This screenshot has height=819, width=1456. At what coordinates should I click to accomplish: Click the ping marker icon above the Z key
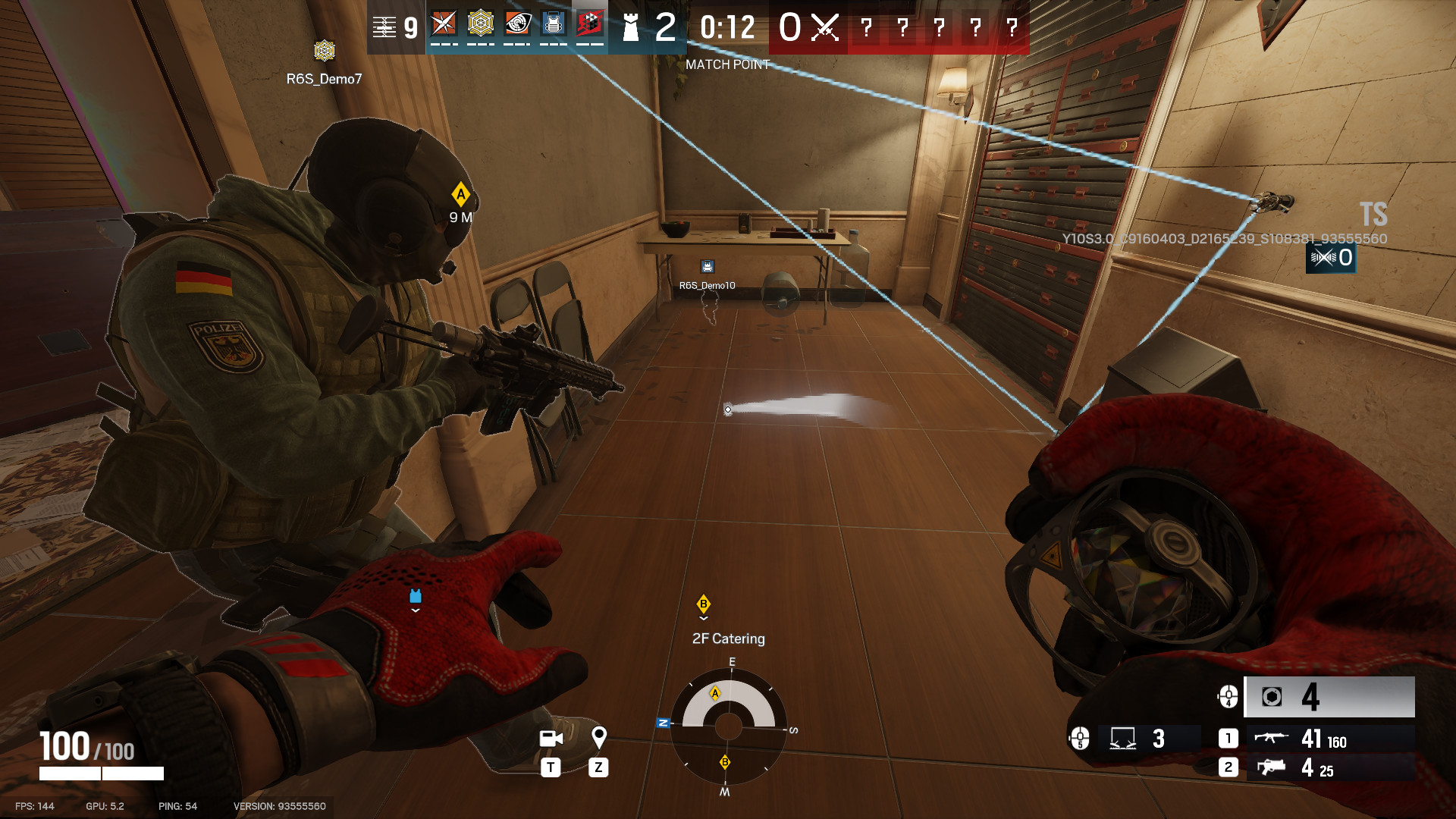[601, 736]
